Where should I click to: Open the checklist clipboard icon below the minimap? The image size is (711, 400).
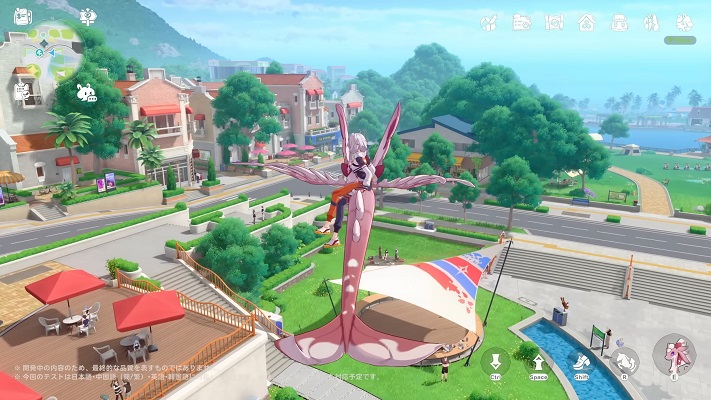click(x=22, y=90)
